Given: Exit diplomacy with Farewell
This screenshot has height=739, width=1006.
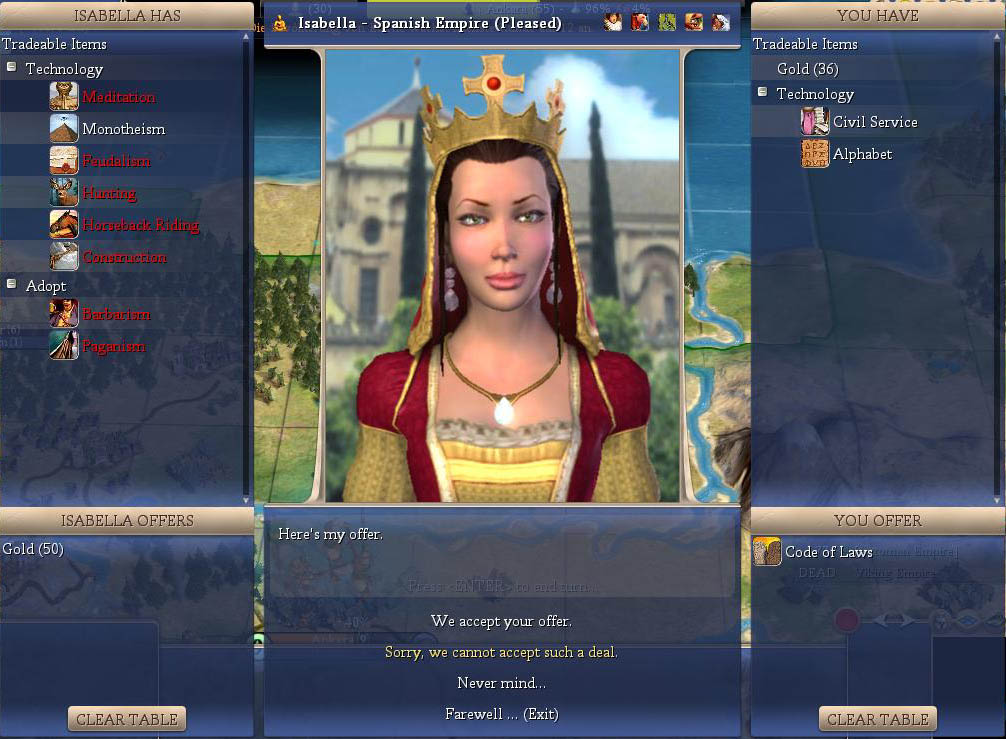Looking at the screenshot, I should pyautogui.click(x=501, y=714).
